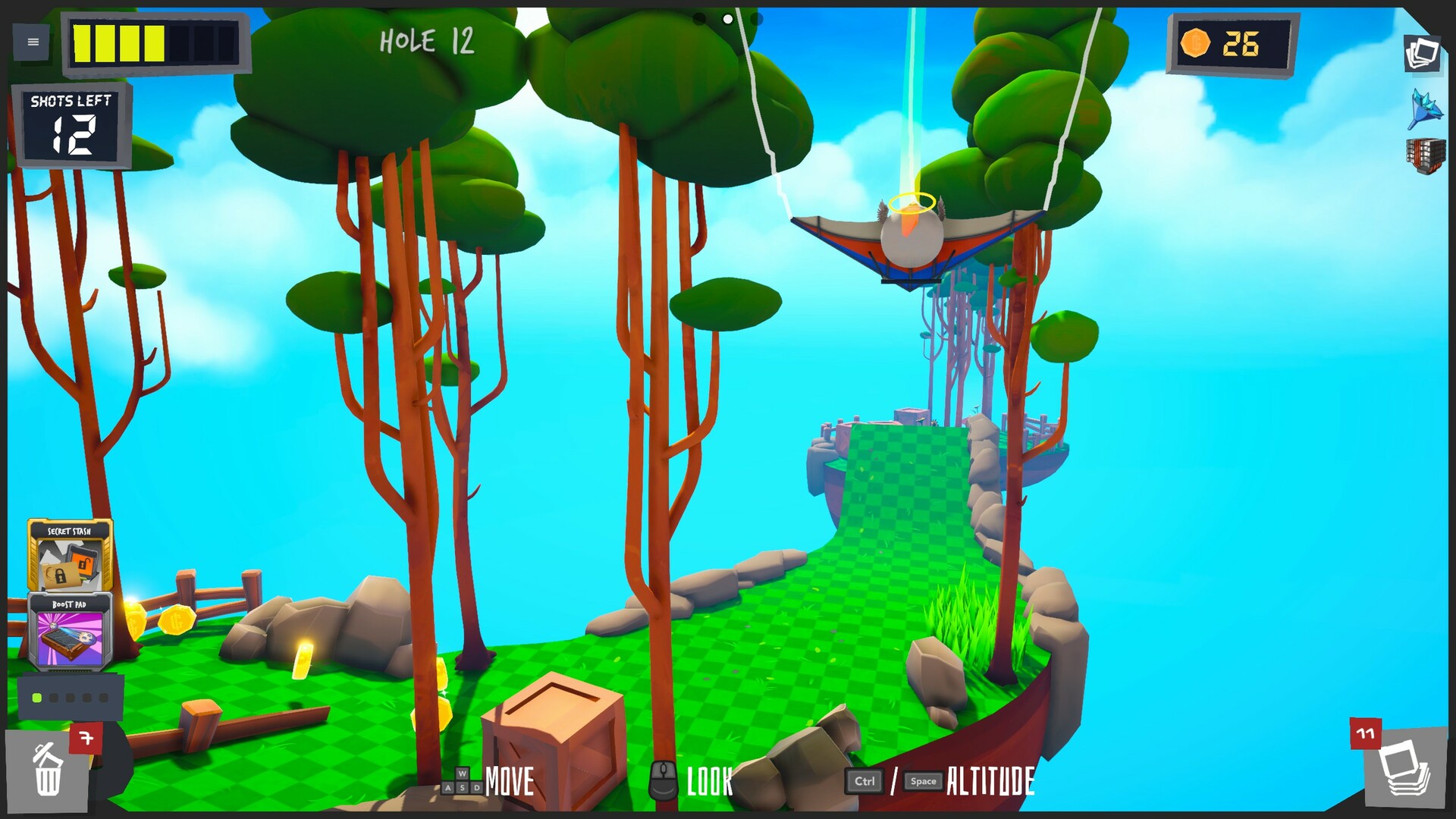Viewport: 1456px width, 819px height.
Task: Click the yellow energy bar
Action: tap(118, 42)
